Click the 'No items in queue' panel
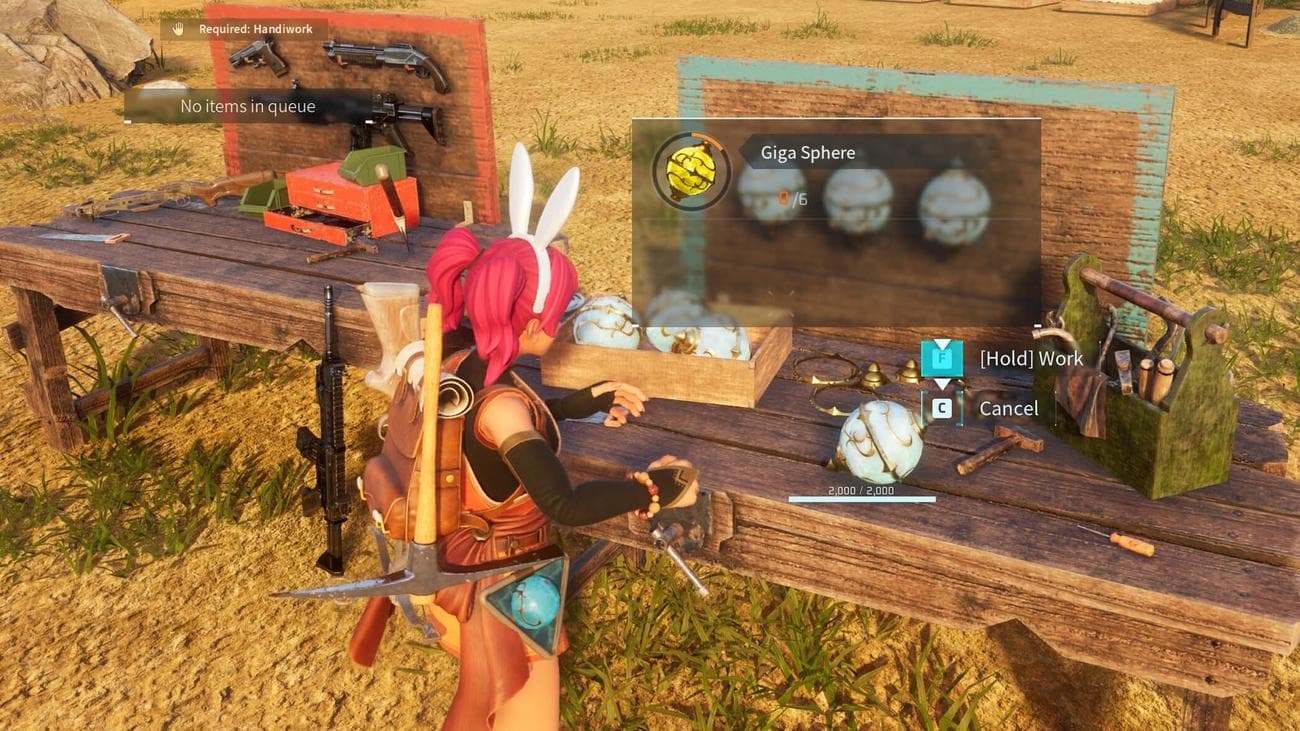 [x=248, y=106]
